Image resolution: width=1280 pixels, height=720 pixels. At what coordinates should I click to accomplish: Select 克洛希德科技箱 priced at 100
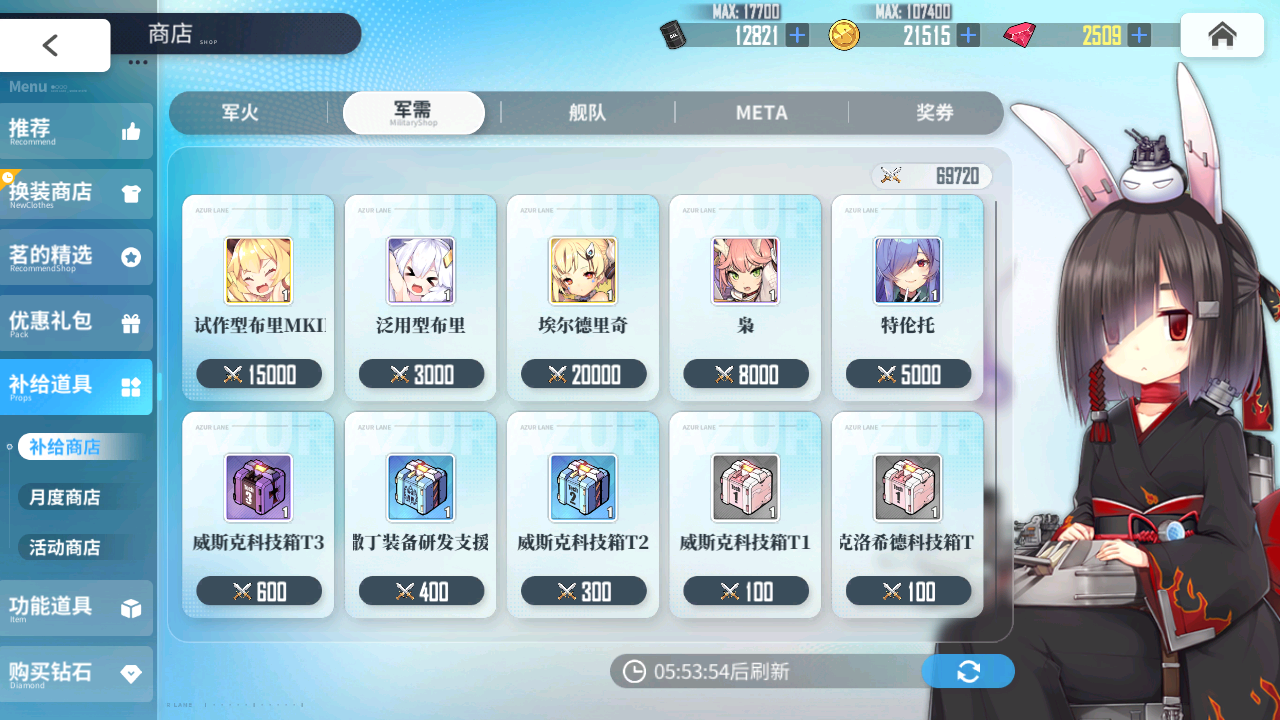click(x=908, y=515)
